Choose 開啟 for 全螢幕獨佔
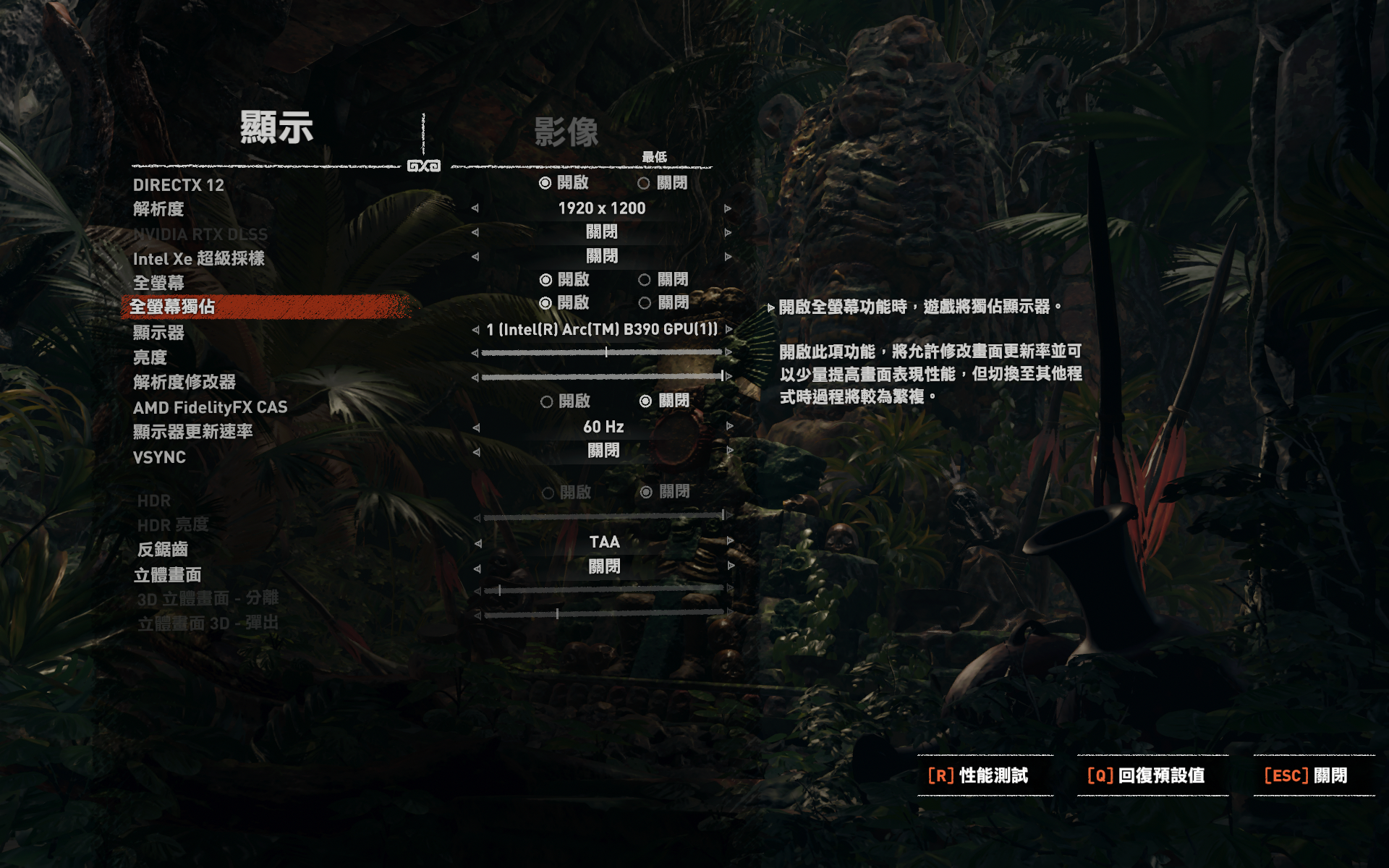The width and height of the screenshot is (1389, 868). click(x=545, y=303)
